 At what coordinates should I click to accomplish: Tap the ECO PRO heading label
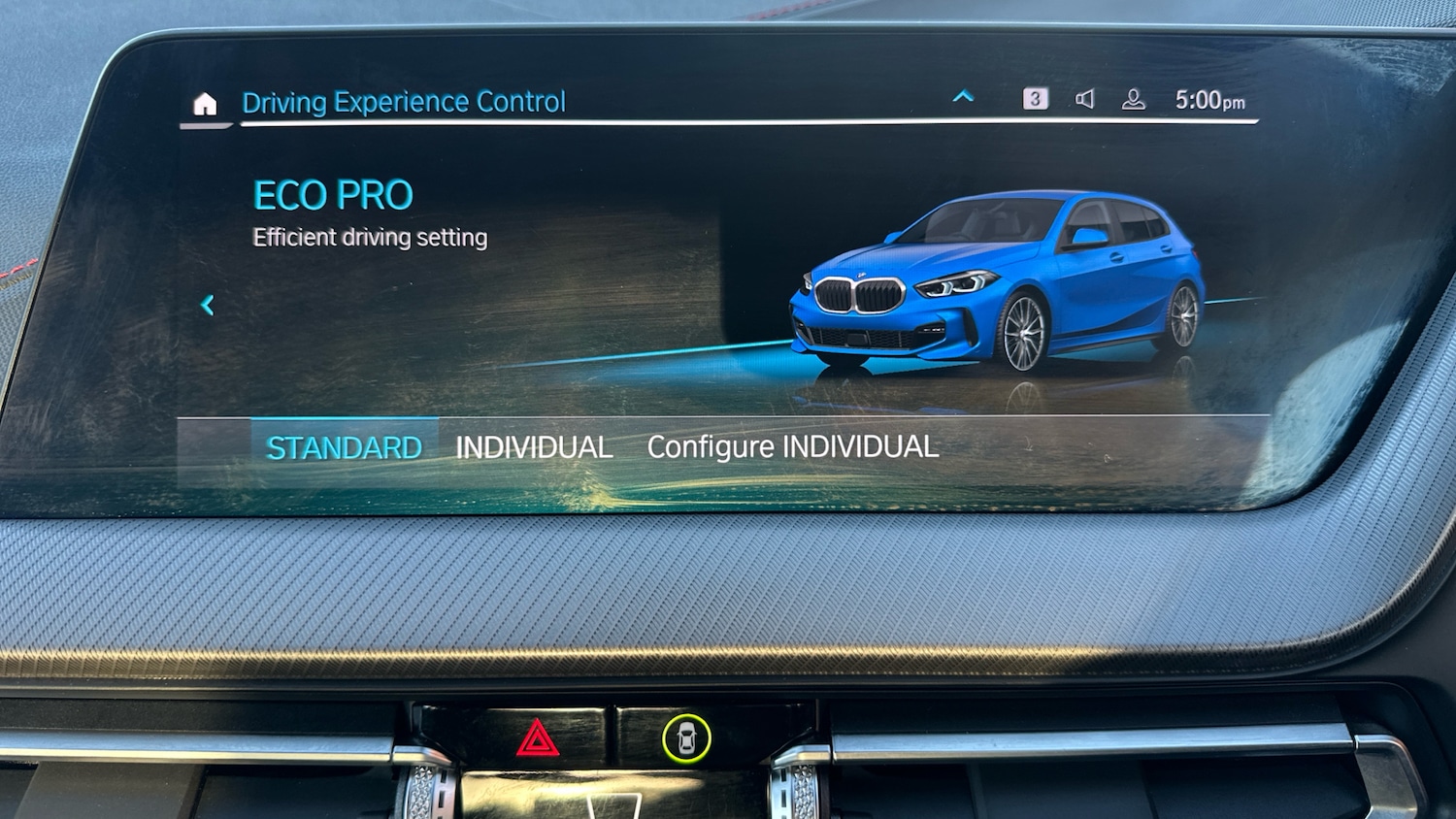(x=332, y=194)
